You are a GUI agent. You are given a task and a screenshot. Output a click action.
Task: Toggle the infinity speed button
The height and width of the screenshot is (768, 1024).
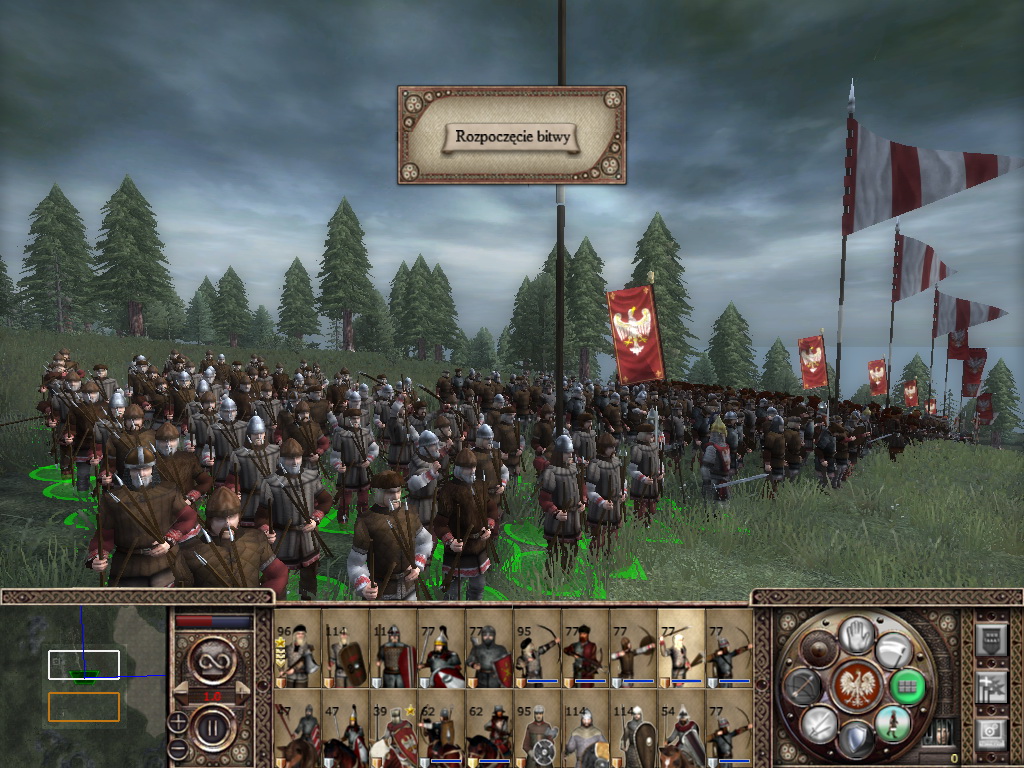[x=214, y=660]
